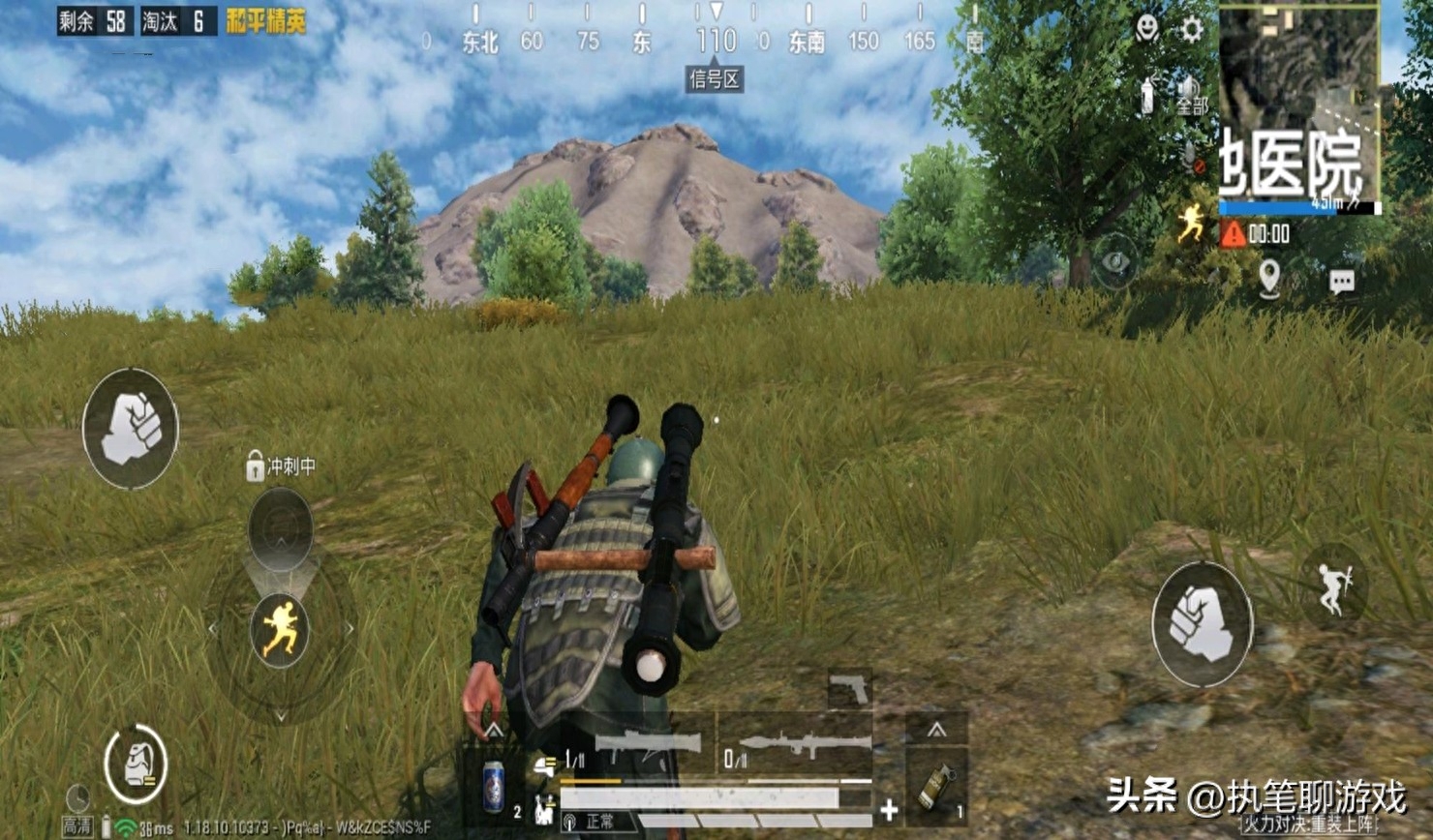Viewport: 1433px width, 840px height.
Task: Open the smiley emote menu
Action: coord(1147,28)
